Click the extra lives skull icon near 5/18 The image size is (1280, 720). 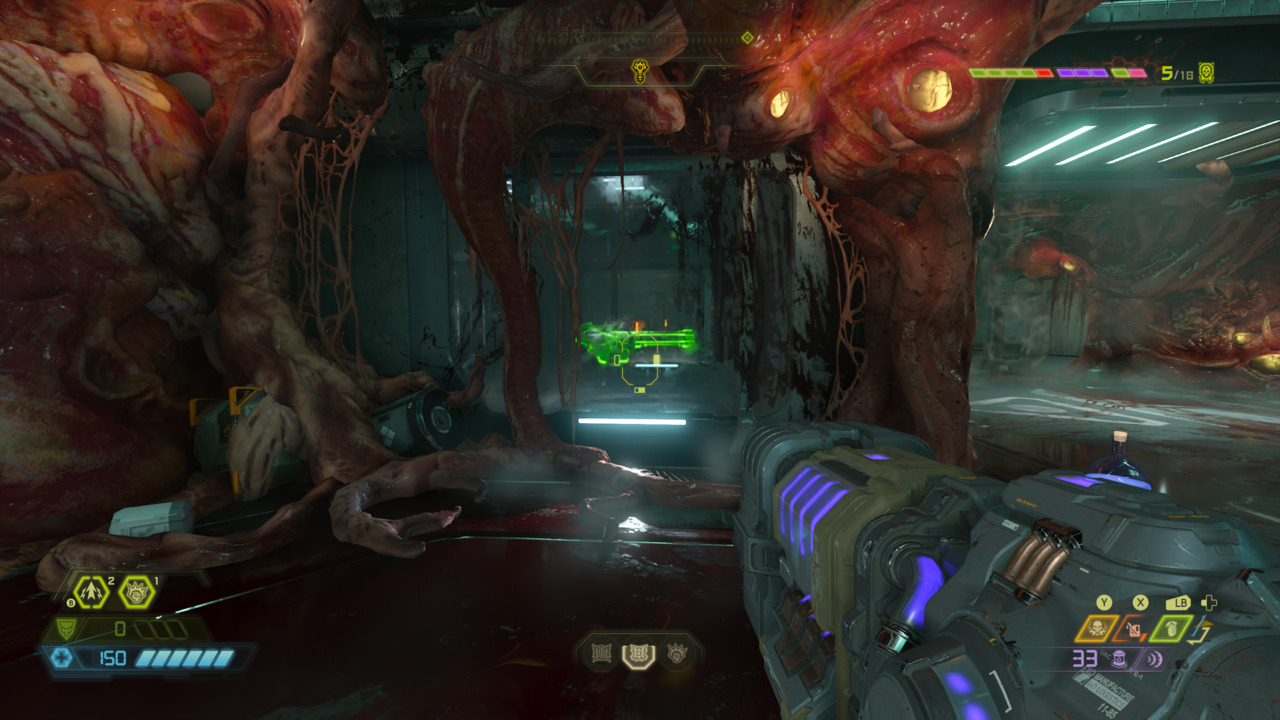tap(1206, 73)
